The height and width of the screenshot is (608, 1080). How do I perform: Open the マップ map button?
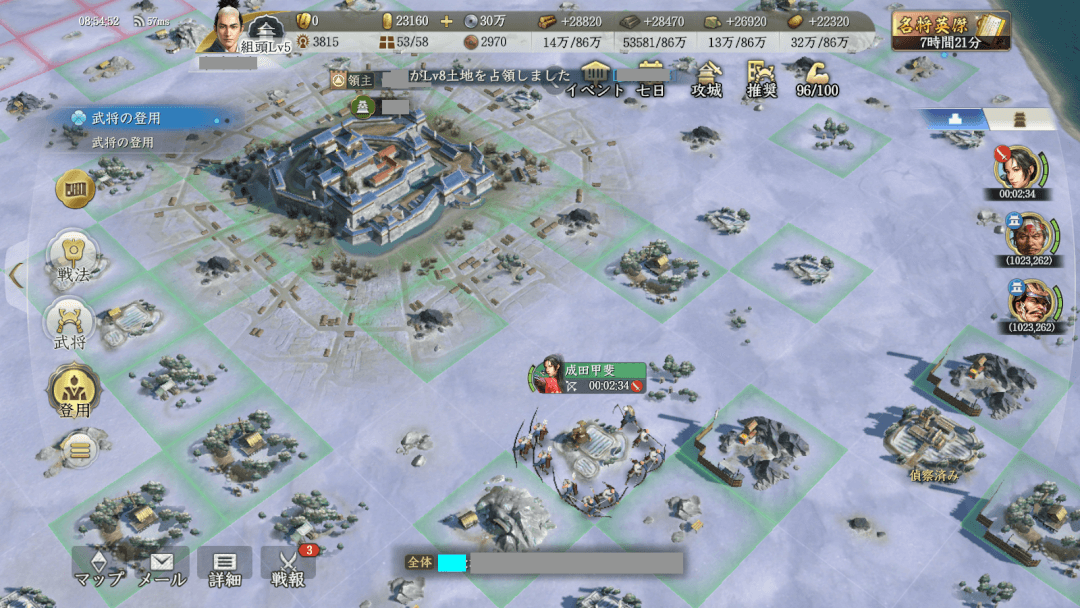(x=99, y=566)
